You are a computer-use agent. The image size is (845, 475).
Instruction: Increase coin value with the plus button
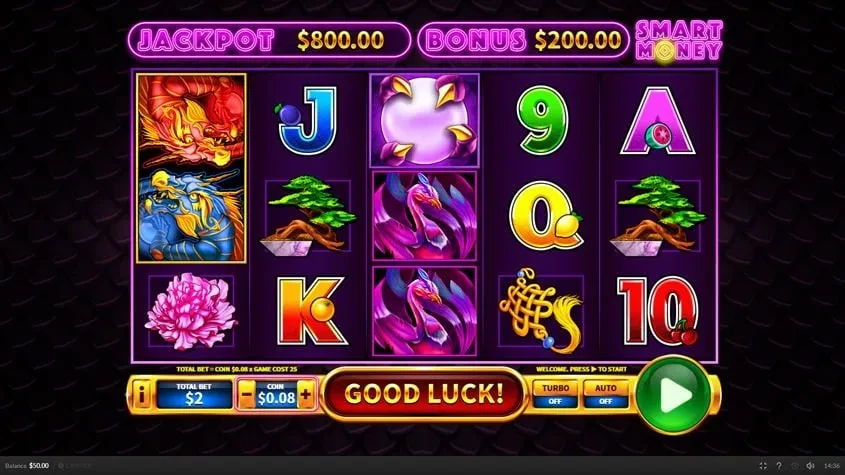point(306,394)
